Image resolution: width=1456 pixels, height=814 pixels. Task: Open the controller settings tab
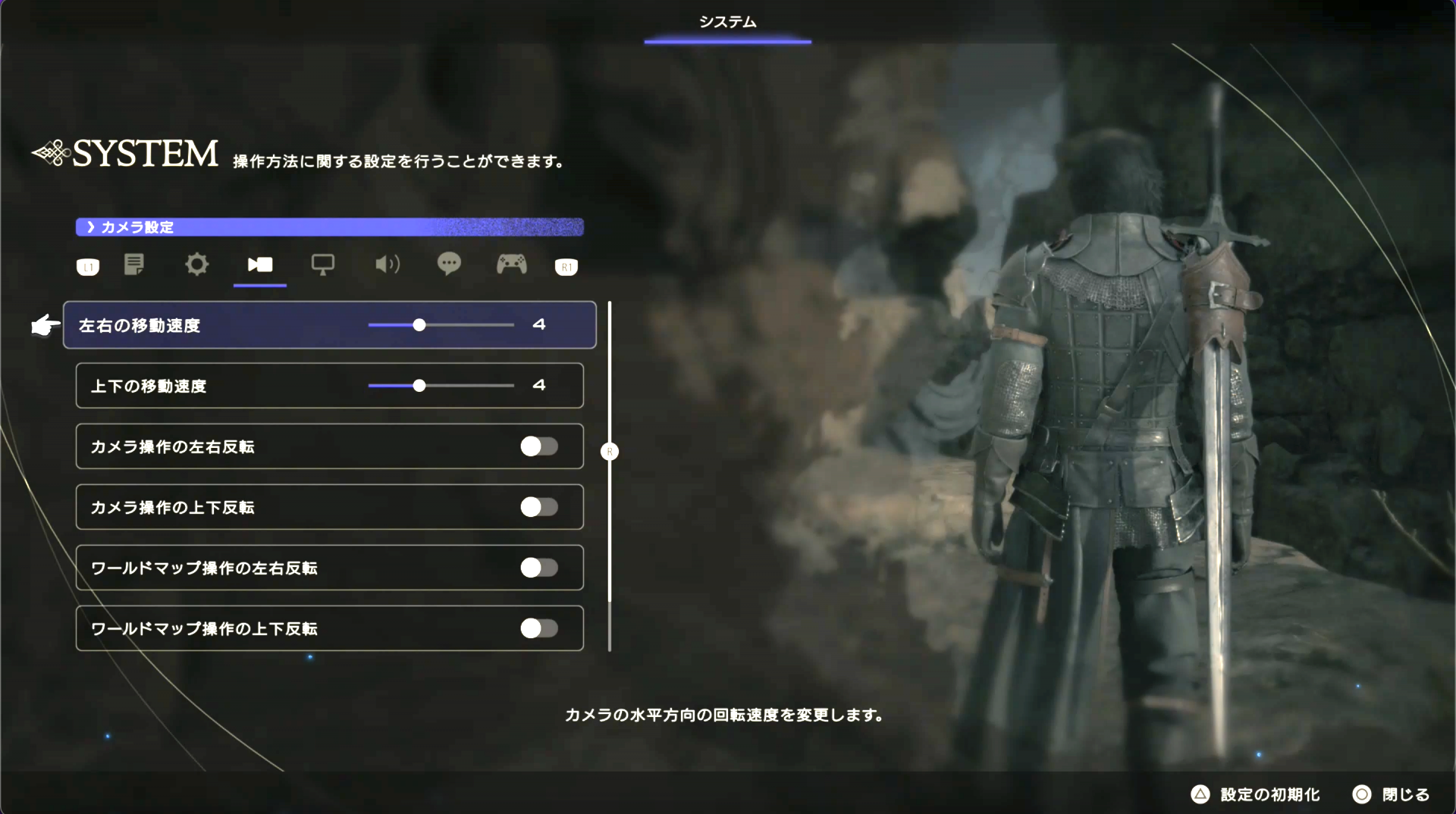512,265
